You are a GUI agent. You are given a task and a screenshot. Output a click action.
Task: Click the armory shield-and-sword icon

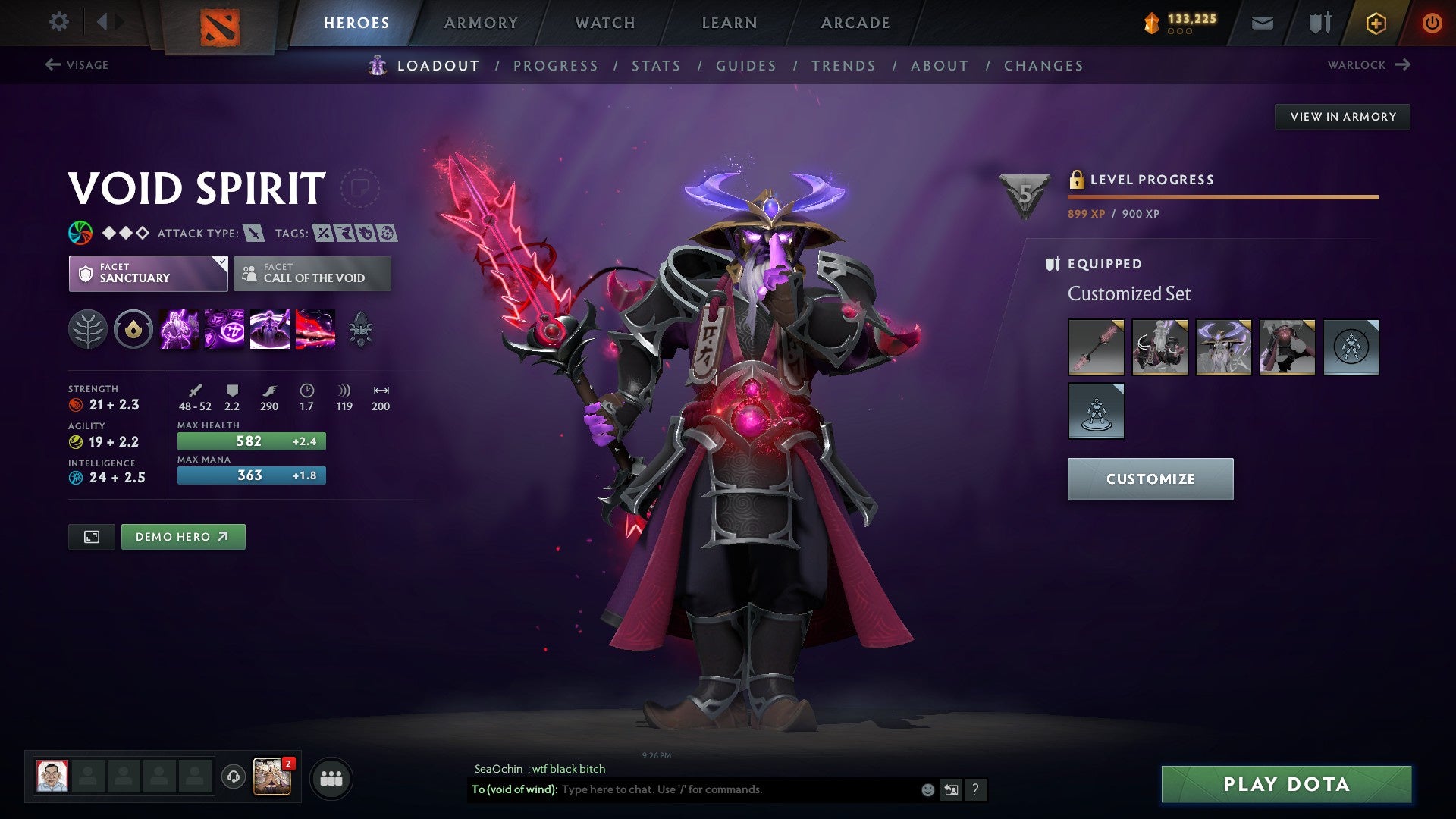click(x=1319, y=22)
